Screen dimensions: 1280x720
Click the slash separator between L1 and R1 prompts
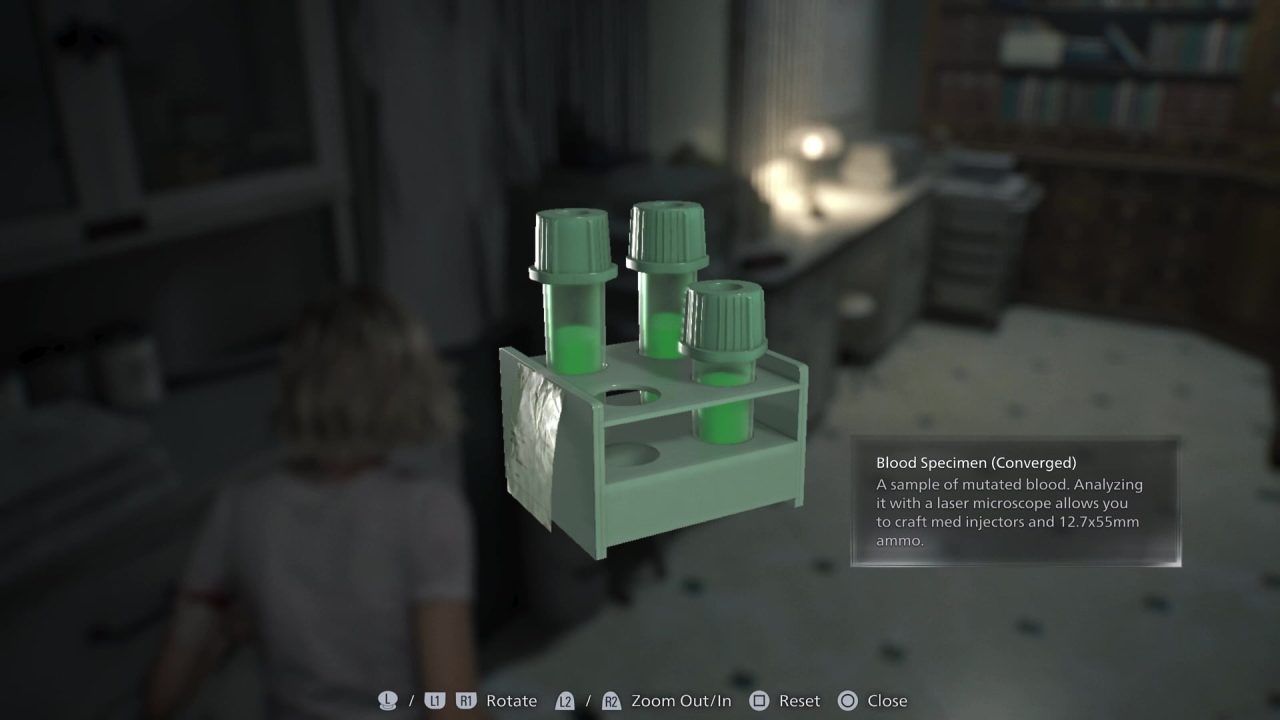coord(411,700)
